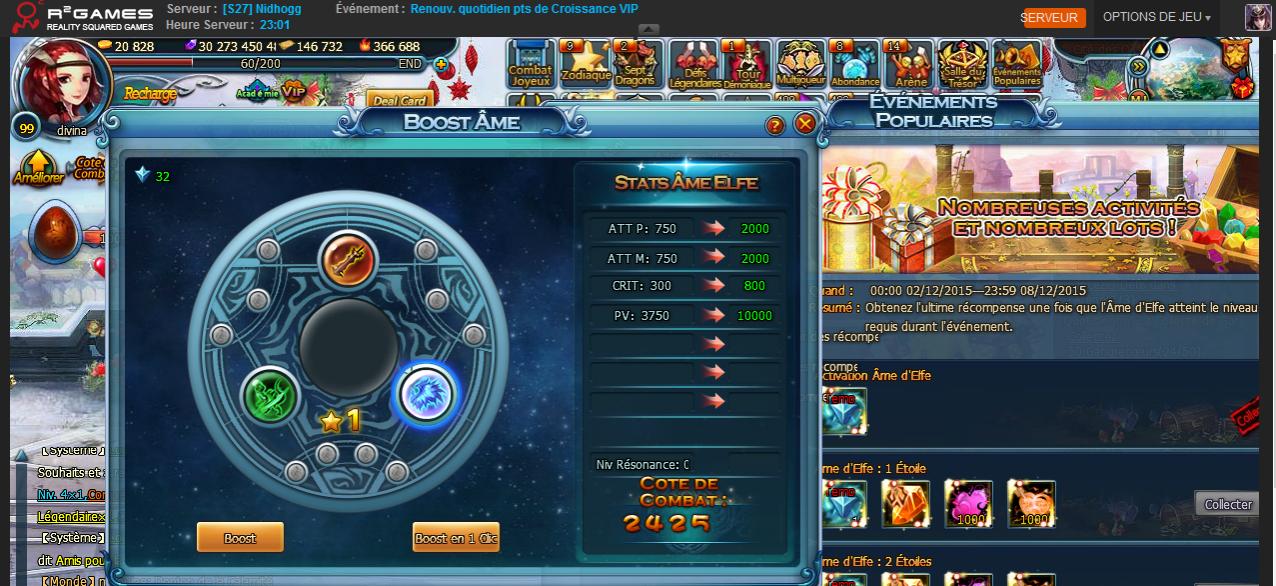The width and height of the screenshot is (1276, 586).
Task: Select the blue glowing soul orb
Action: coord(425,394)
